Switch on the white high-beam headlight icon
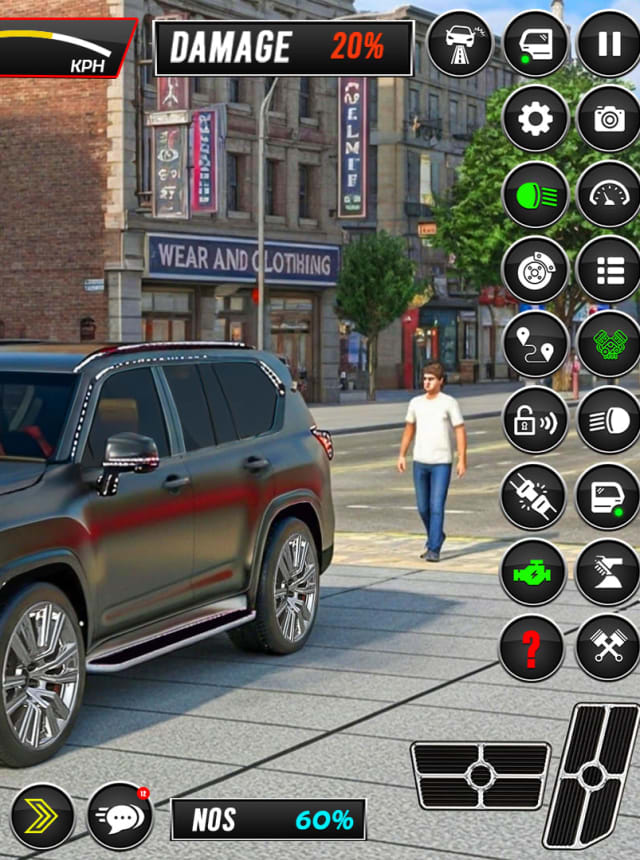Screen dimensions: 640x860 608,420
